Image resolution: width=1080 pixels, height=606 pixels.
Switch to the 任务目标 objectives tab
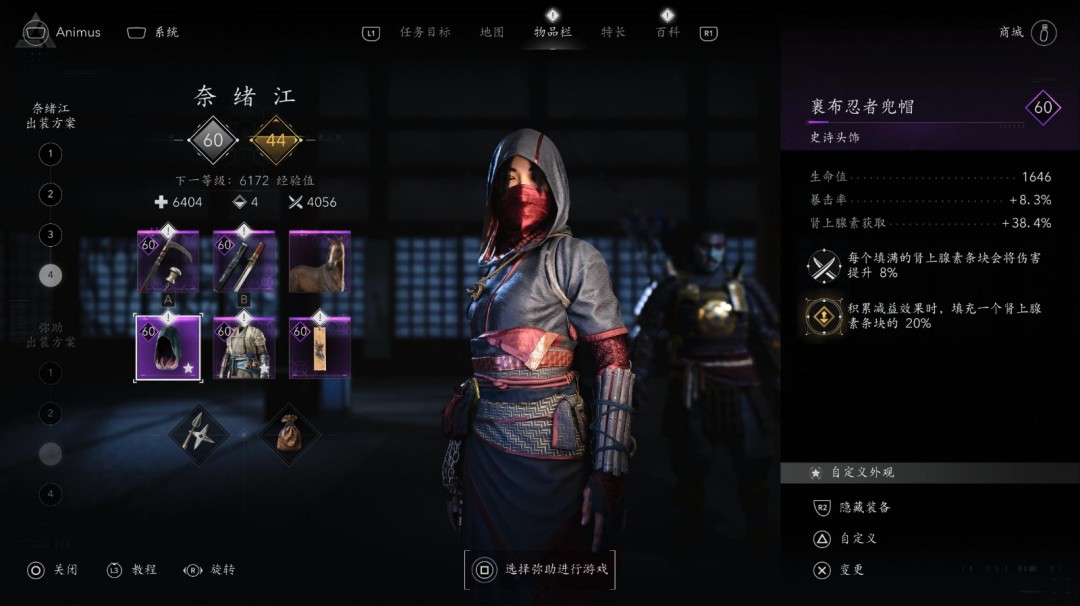coord(425,32)
